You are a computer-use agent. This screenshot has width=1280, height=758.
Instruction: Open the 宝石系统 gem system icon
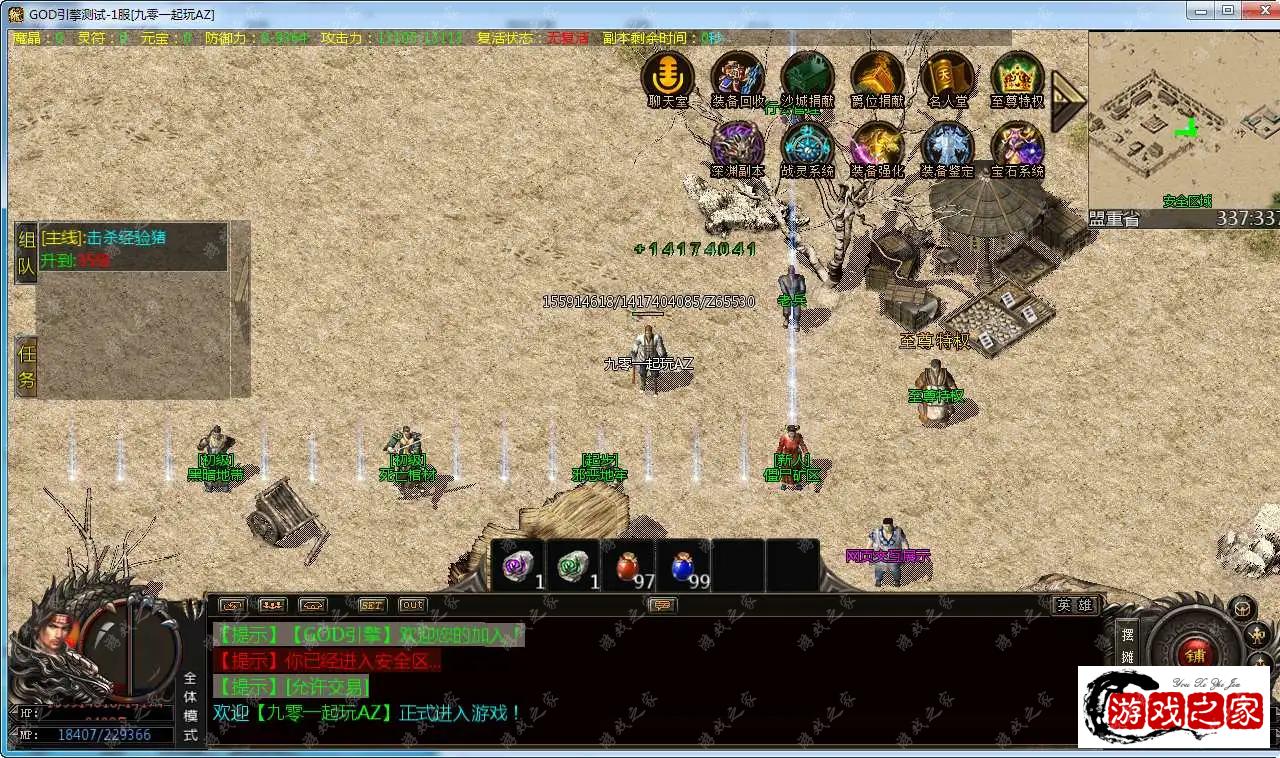pyautogui.click(x=1017, y=146)
